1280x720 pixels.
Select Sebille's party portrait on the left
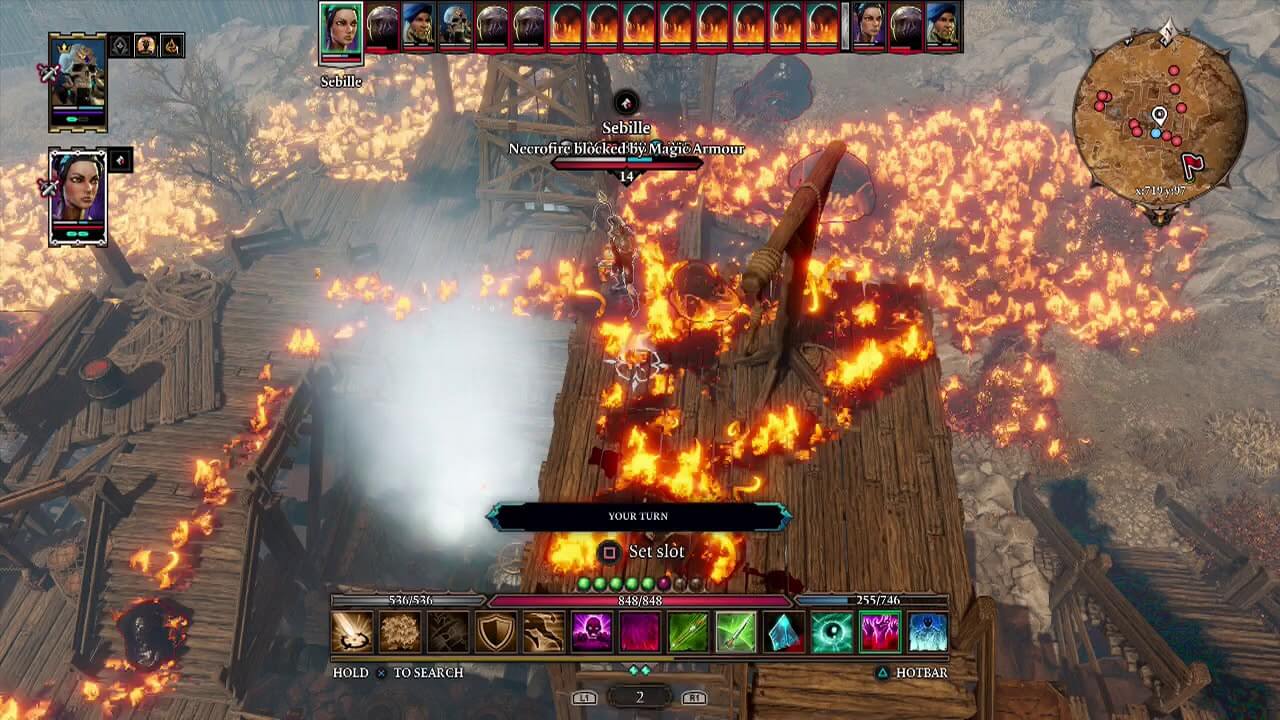pyautogui.click(x=77, y=196)
